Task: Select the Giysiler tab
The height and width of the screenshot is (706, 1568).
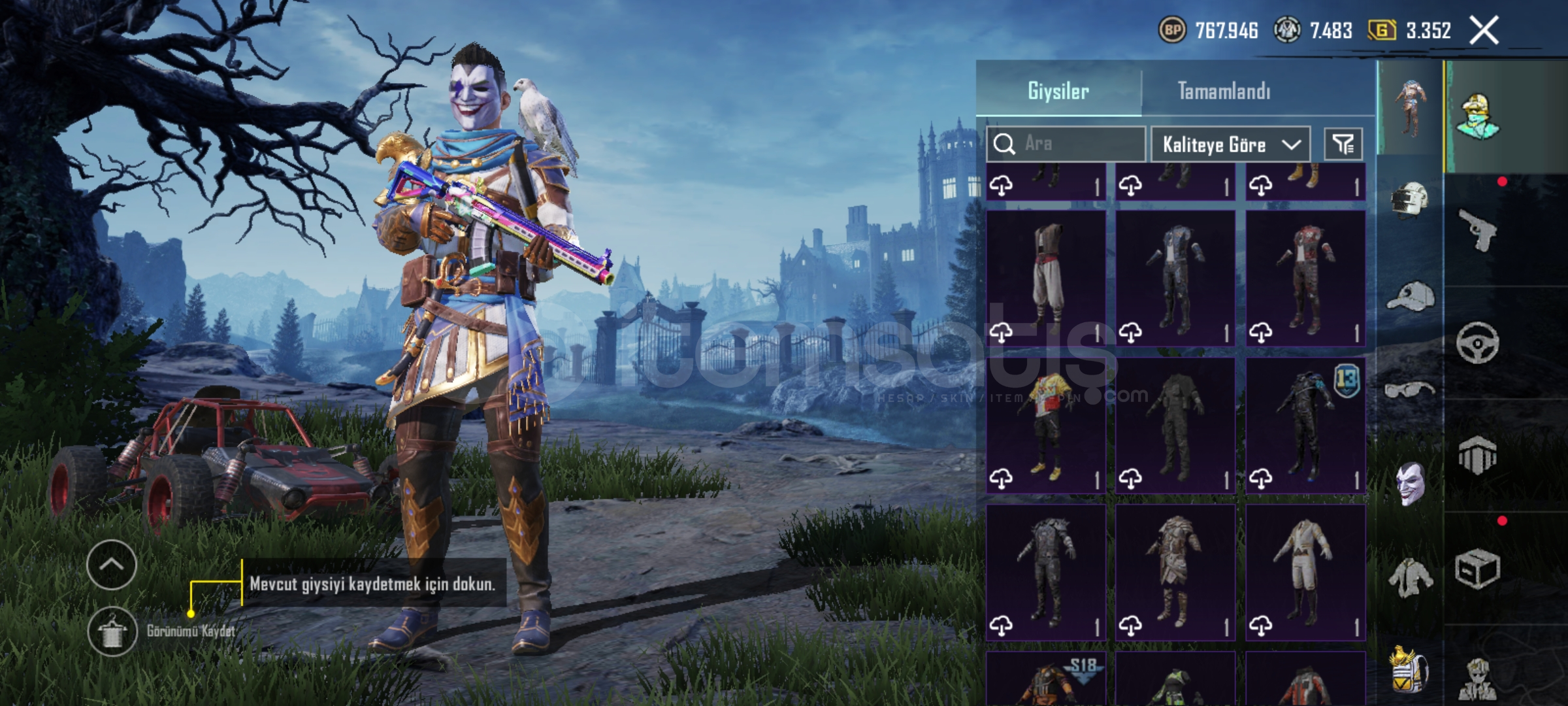Action: pyautogui.click(x=1058, y=91)
